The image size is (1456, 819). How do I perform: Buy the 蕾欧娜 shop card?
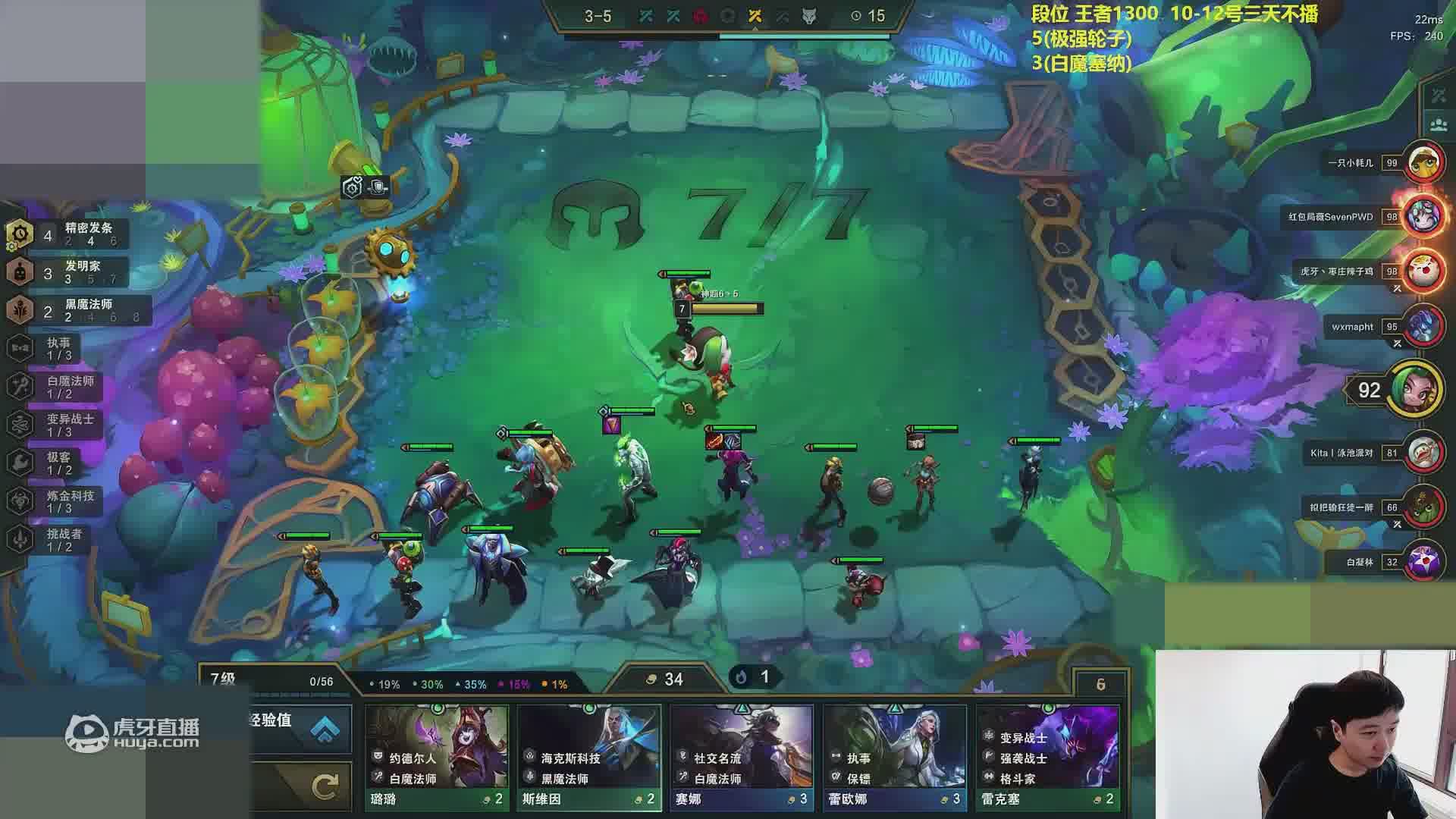pos(894,757)
